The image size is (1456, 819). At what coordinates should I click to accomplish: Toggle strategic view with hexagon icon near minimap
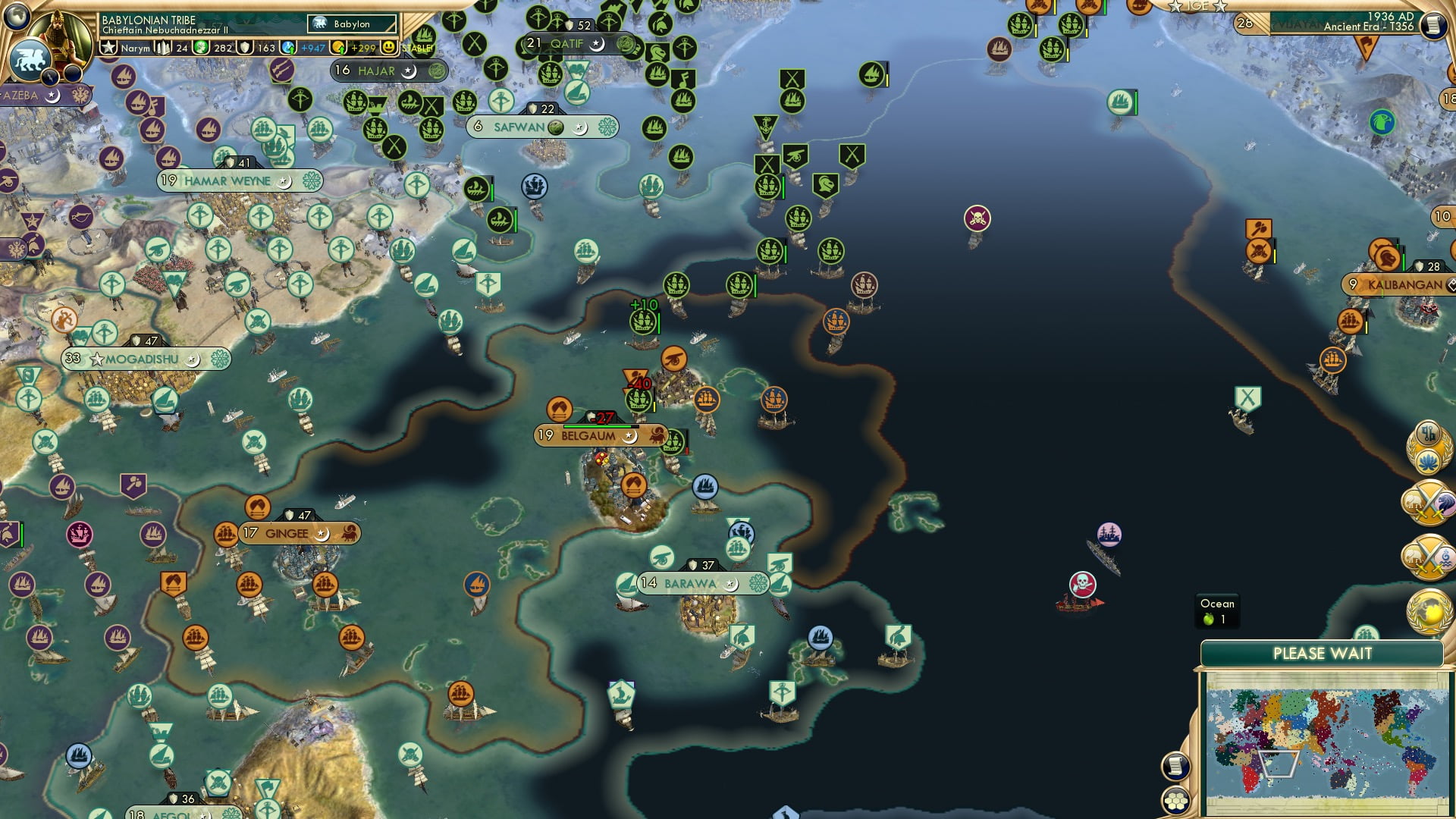pyautogui.click(x=1175, y=801)
